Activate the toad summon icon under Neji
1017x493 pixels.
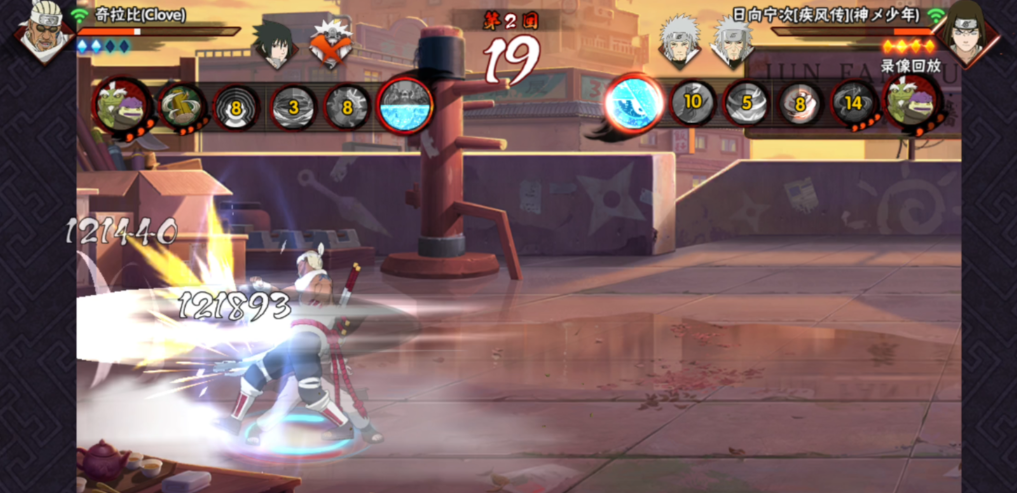912,103
